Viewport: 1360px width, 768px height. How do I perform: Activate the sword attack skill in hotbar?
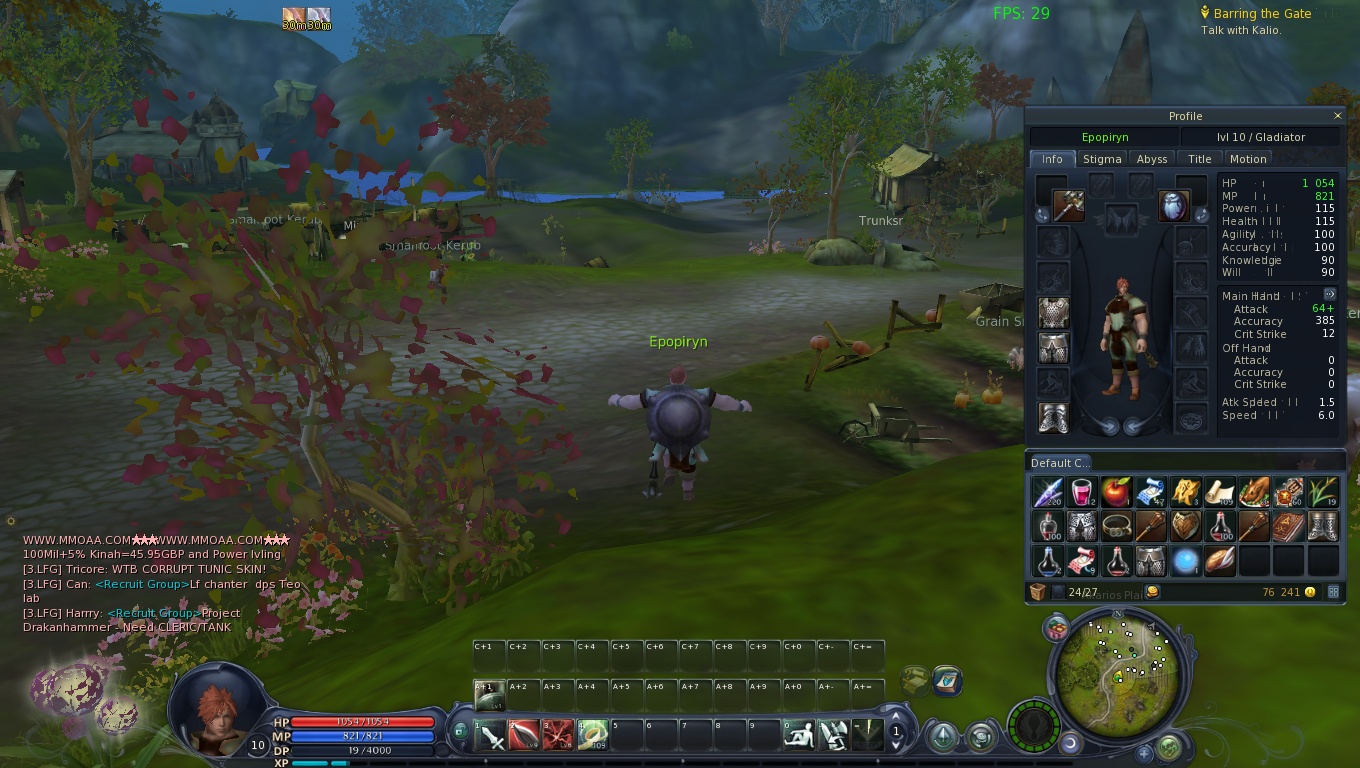pyautogui.click(x=492, y=738)
